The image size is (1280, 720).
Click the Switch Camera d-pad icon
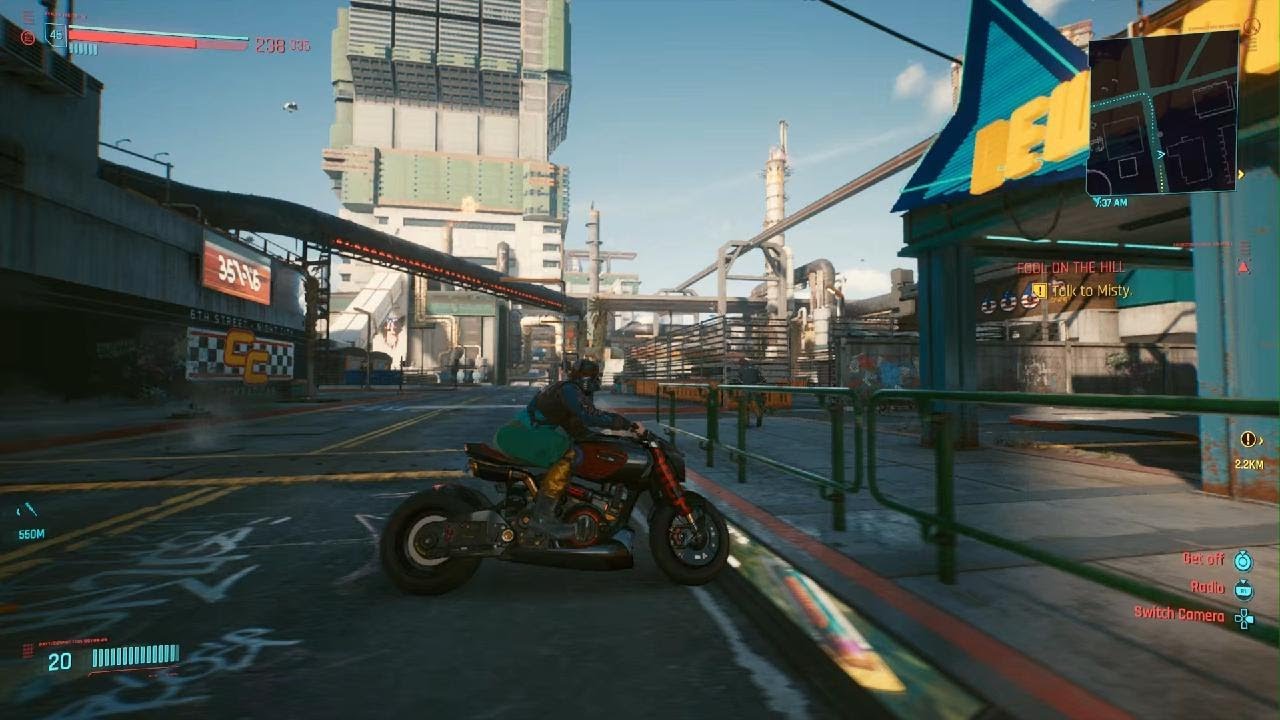(x=1244, y=618)
